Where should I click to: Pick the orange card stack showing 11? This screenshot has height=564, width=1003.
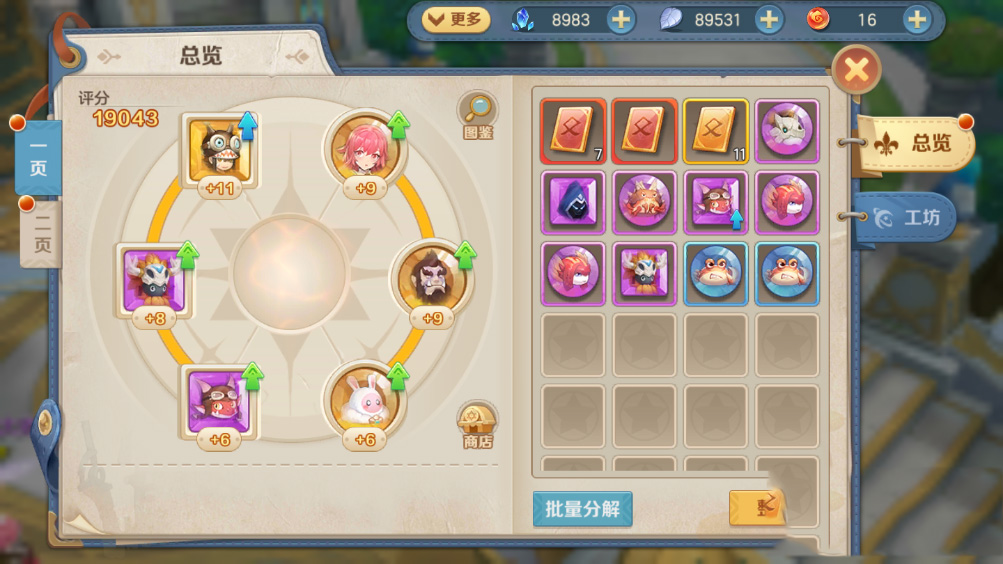pyautogui.click(x=715, y=131)
